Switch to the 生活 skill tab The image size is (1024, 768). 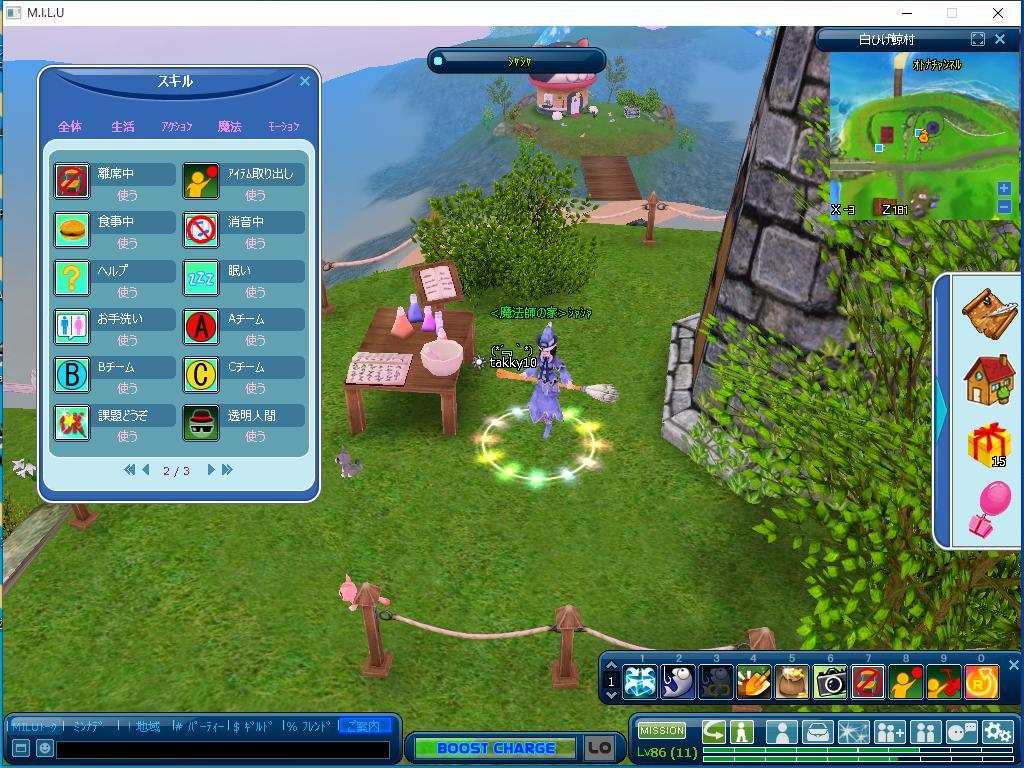(123, 127)
